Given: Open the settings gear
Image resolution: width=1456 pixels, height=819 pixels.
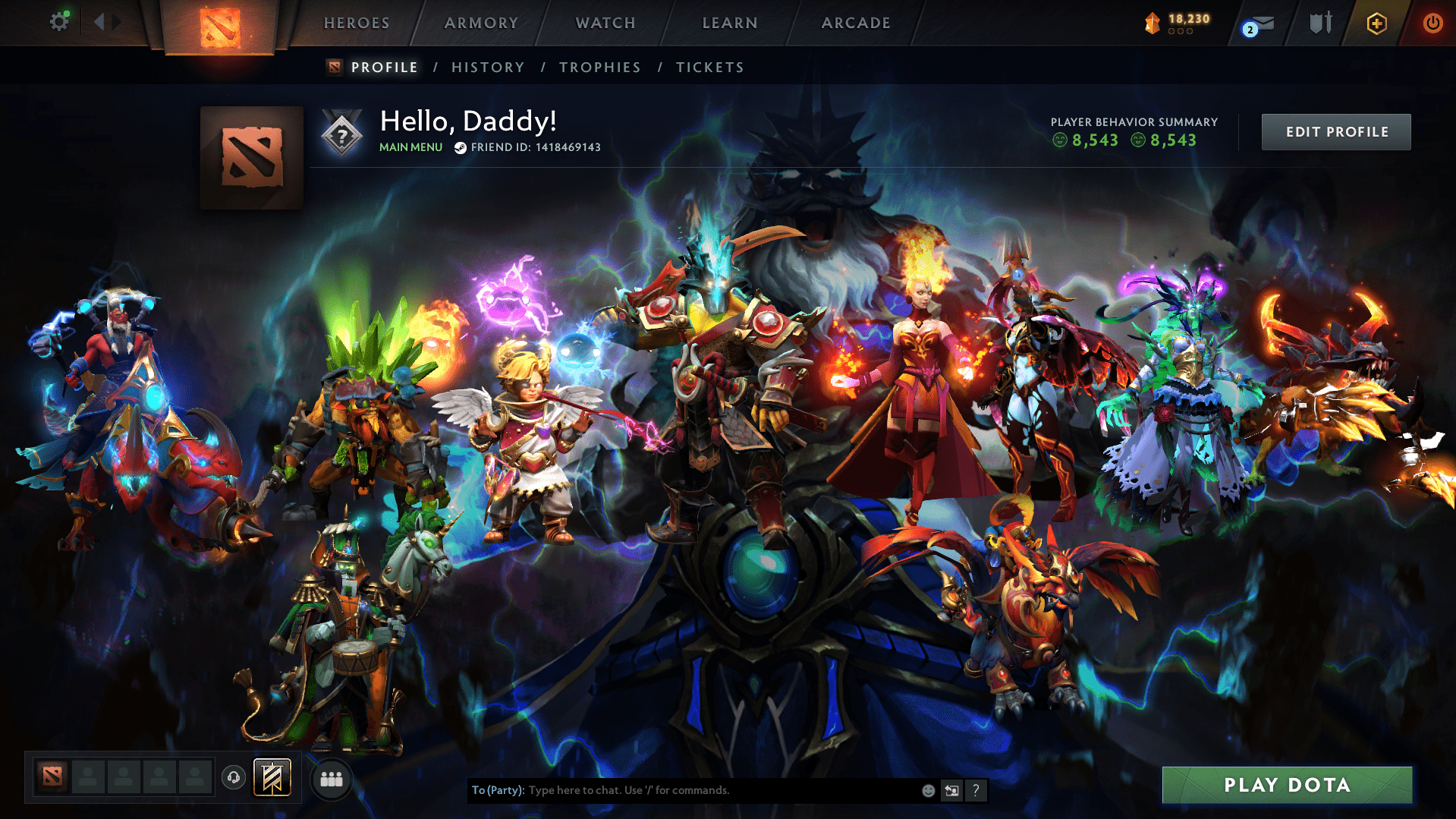Looking at the screenshot, I should [x=59, y=21].
